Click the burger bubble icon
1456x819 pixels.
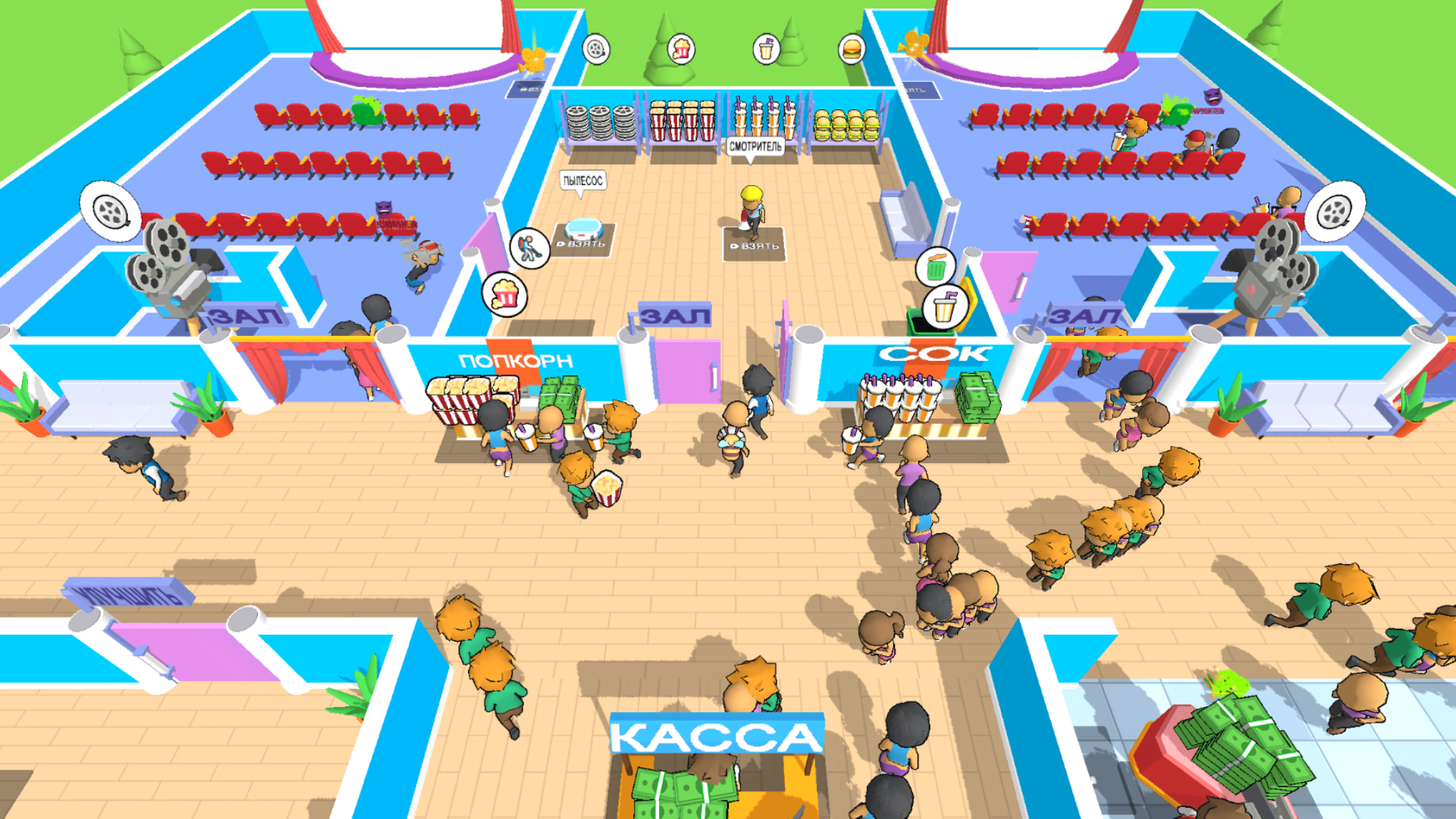pos(852,49)
